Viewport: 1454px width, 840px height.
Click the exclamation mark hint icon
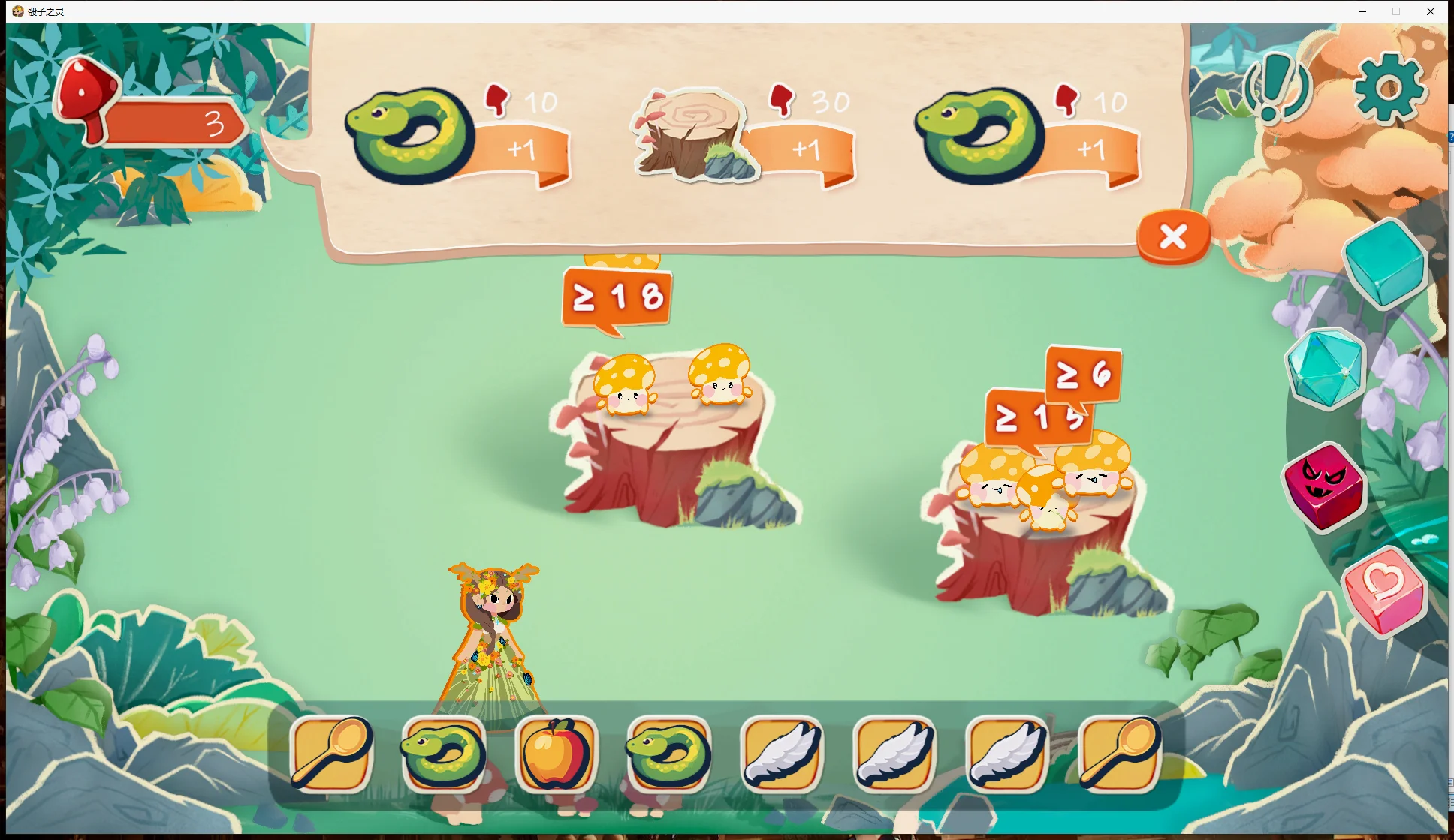[1275, 89]
